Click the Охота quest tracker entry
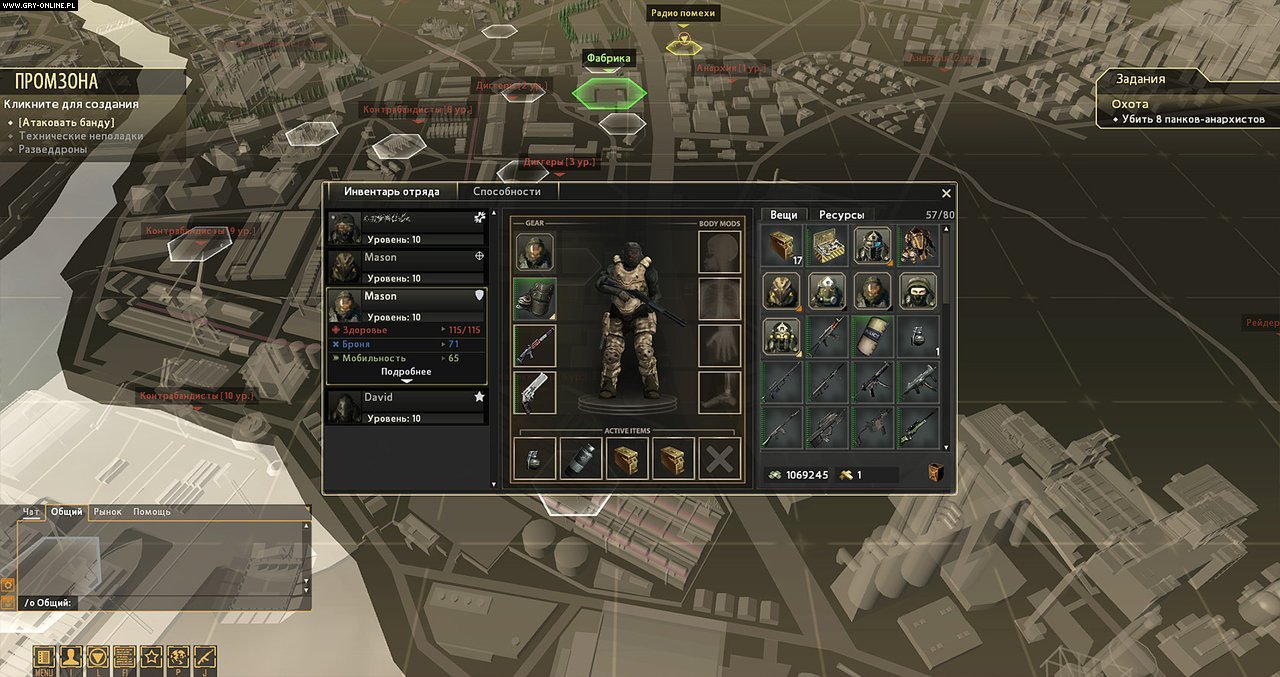This screenshot has height=677, width=1280. (x=1130, y=104)
